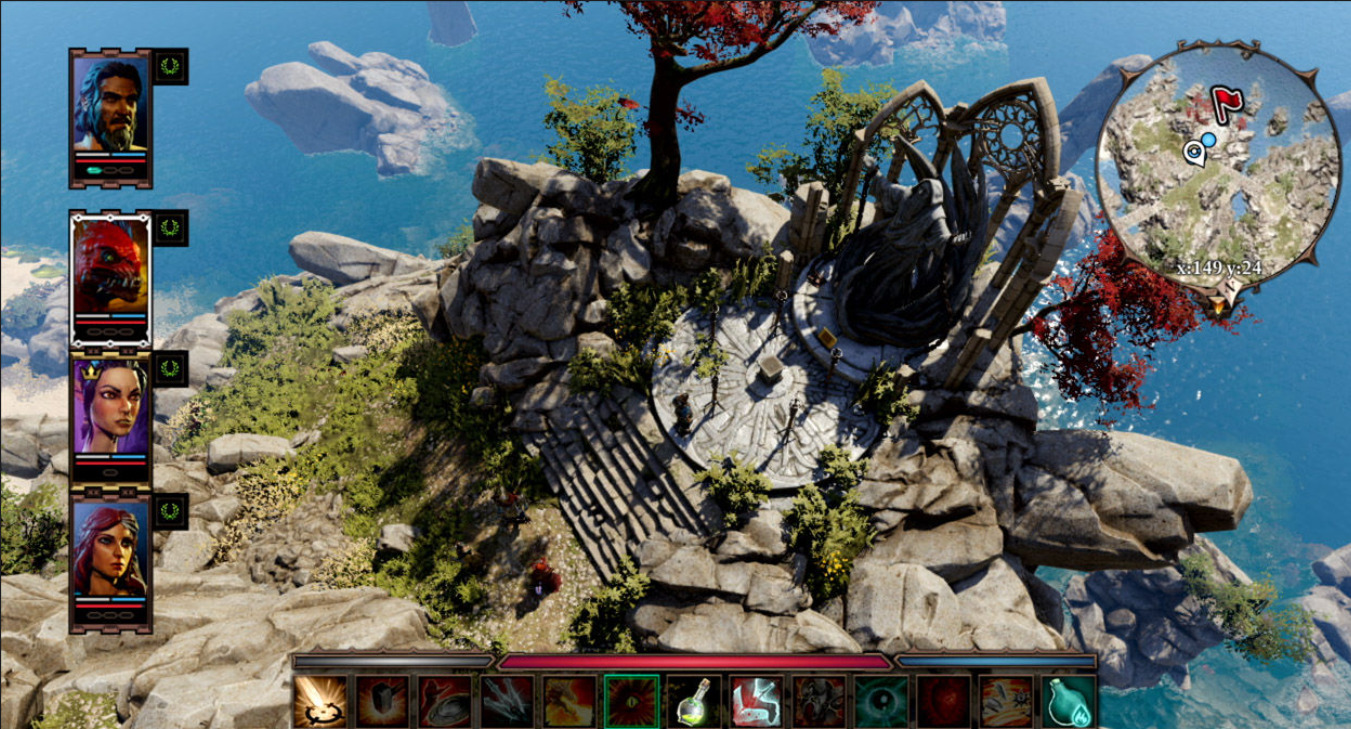Use the teal water-drop flask

[x=1067, y=702]
